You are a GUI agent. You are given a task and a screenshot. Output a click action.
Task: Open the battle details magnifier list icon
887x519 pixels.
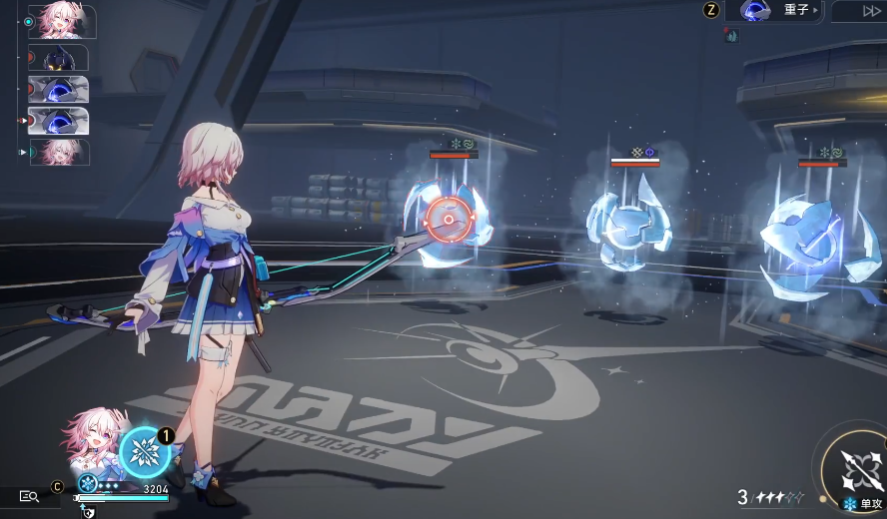[29, 496]
